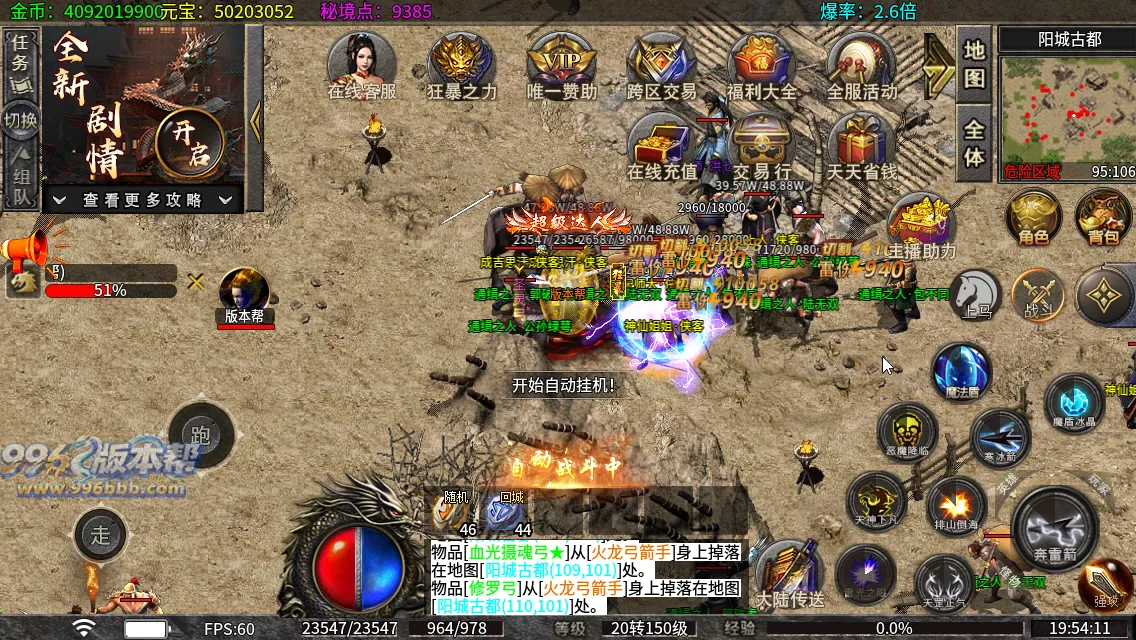Open the VIP 唯一赞助 icon
Viewport: 1136px width, 640px height.
coord(561,65)
